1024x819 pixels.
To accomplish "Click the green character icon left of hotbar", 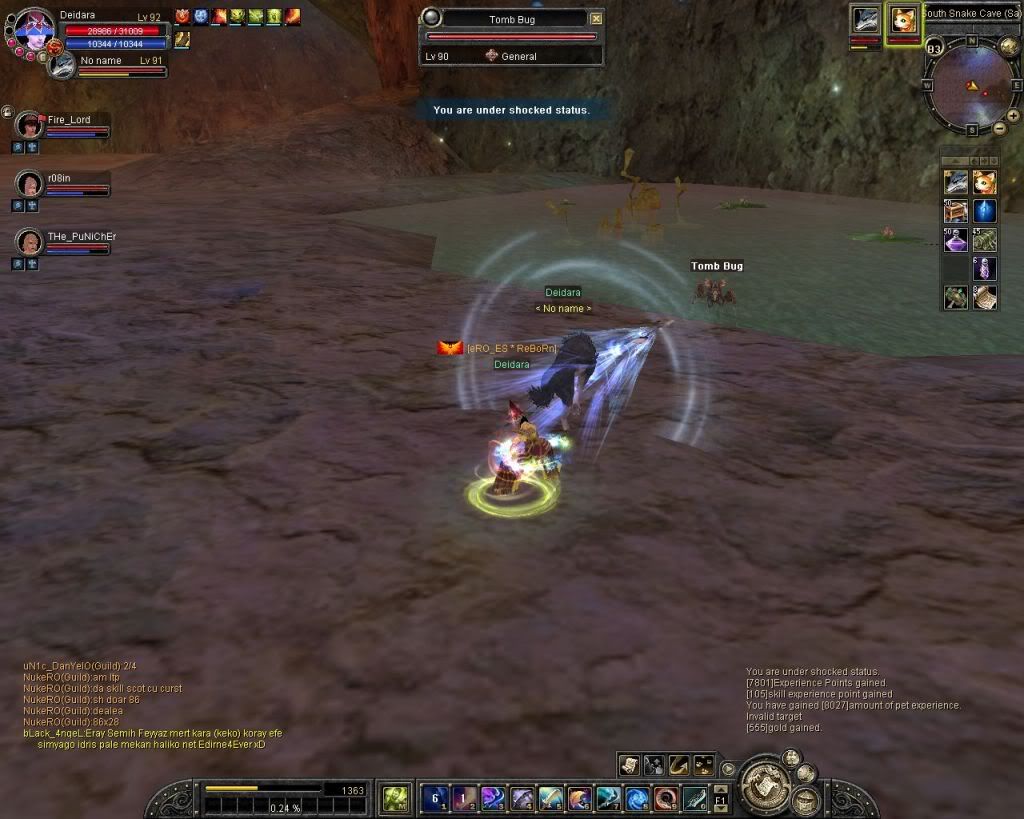I will [x=396, y=798].
